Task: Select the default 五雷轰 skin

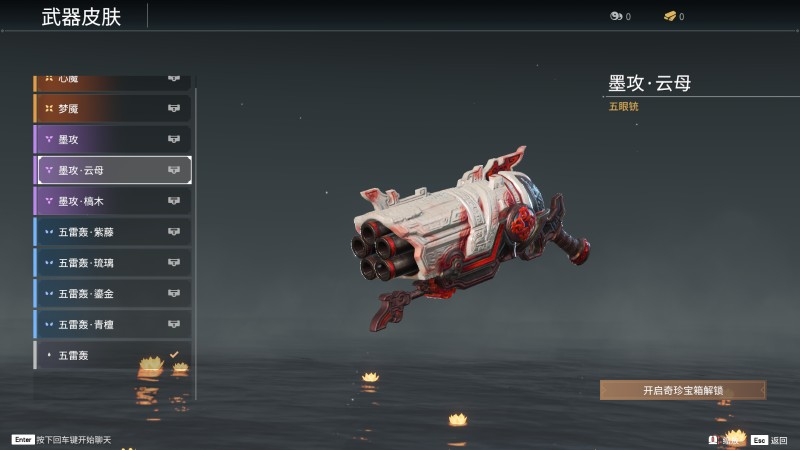Action: (x=112, y=355)
